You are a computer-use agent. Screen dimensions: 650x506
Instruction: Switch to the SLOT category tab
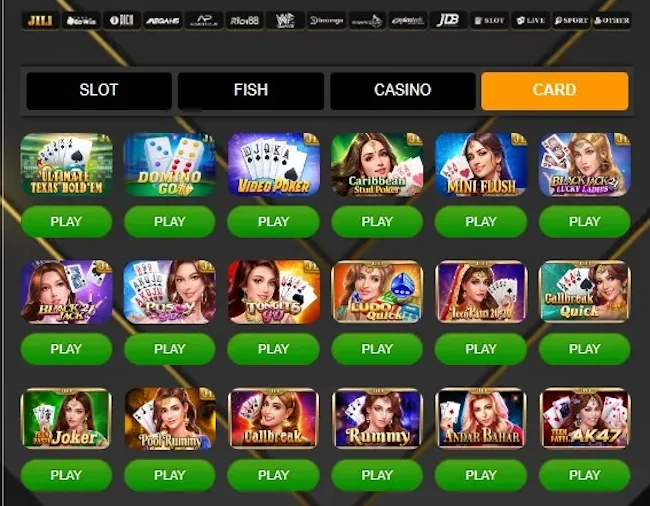click(x=99, y=90)
